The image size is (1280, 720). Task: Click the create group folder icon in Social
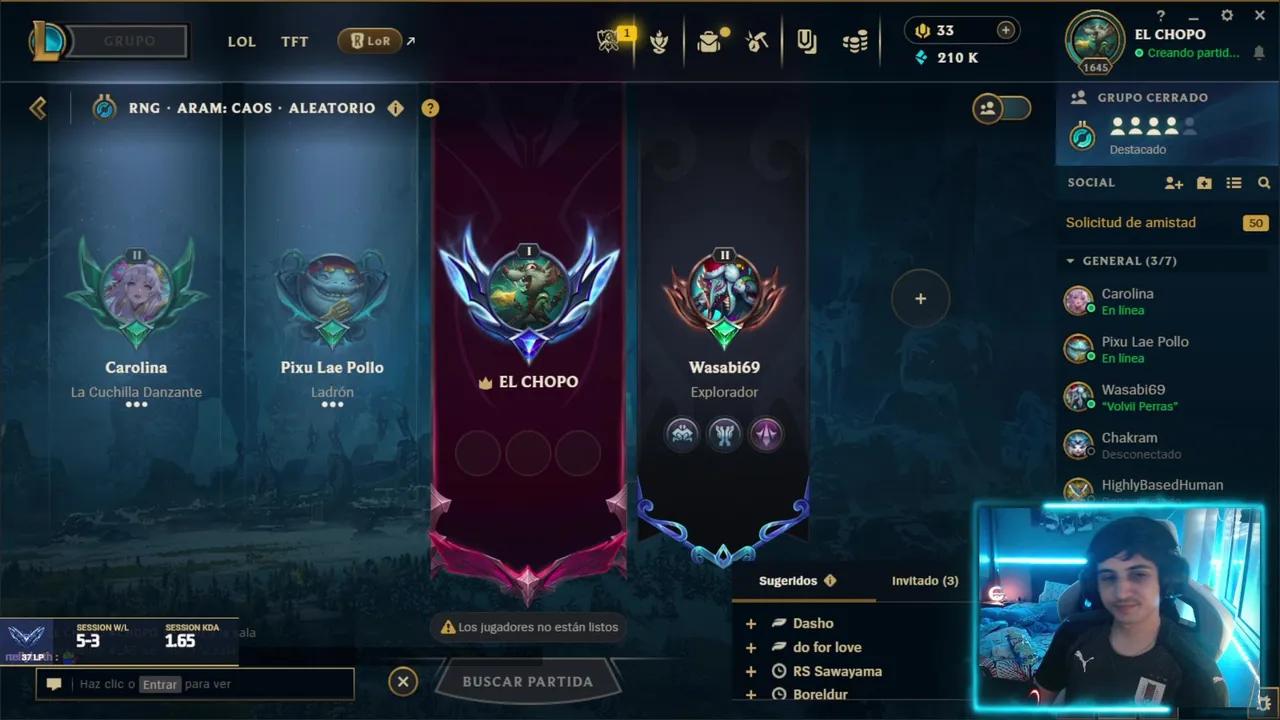tap(1204, 183)
